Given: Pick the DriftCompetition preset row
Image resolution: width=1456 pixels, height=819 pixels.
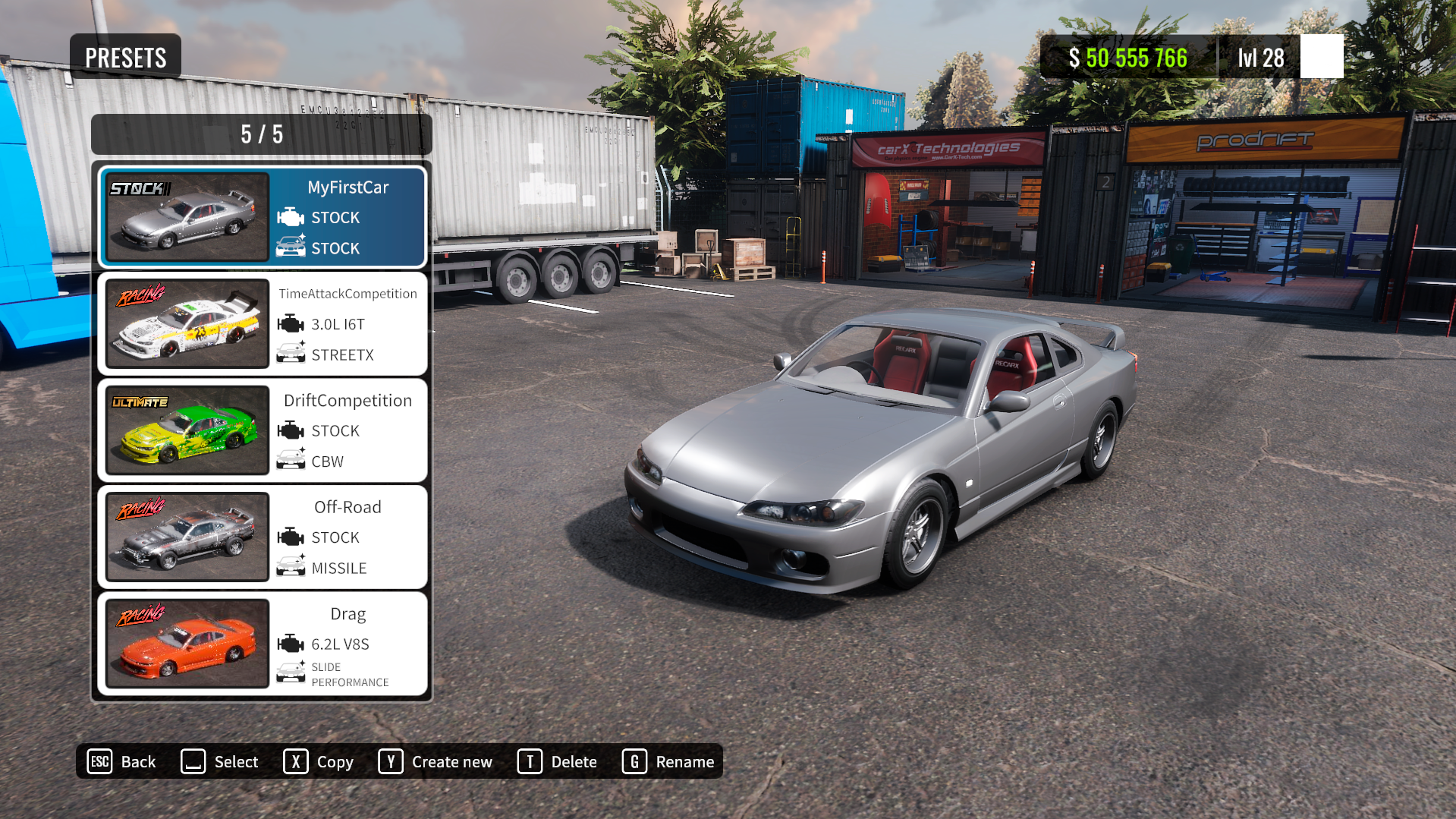Looking at the screenshot, I should click(263, 430).
